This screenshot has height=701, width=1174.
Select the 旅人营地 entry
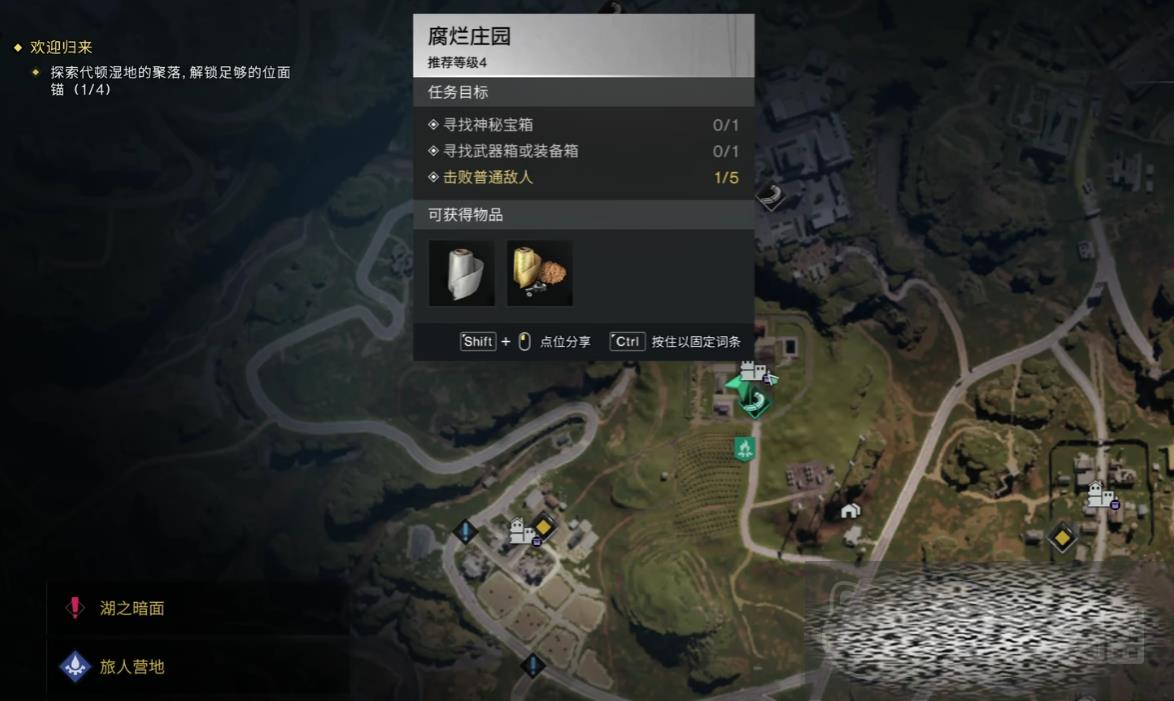(131, 666)
